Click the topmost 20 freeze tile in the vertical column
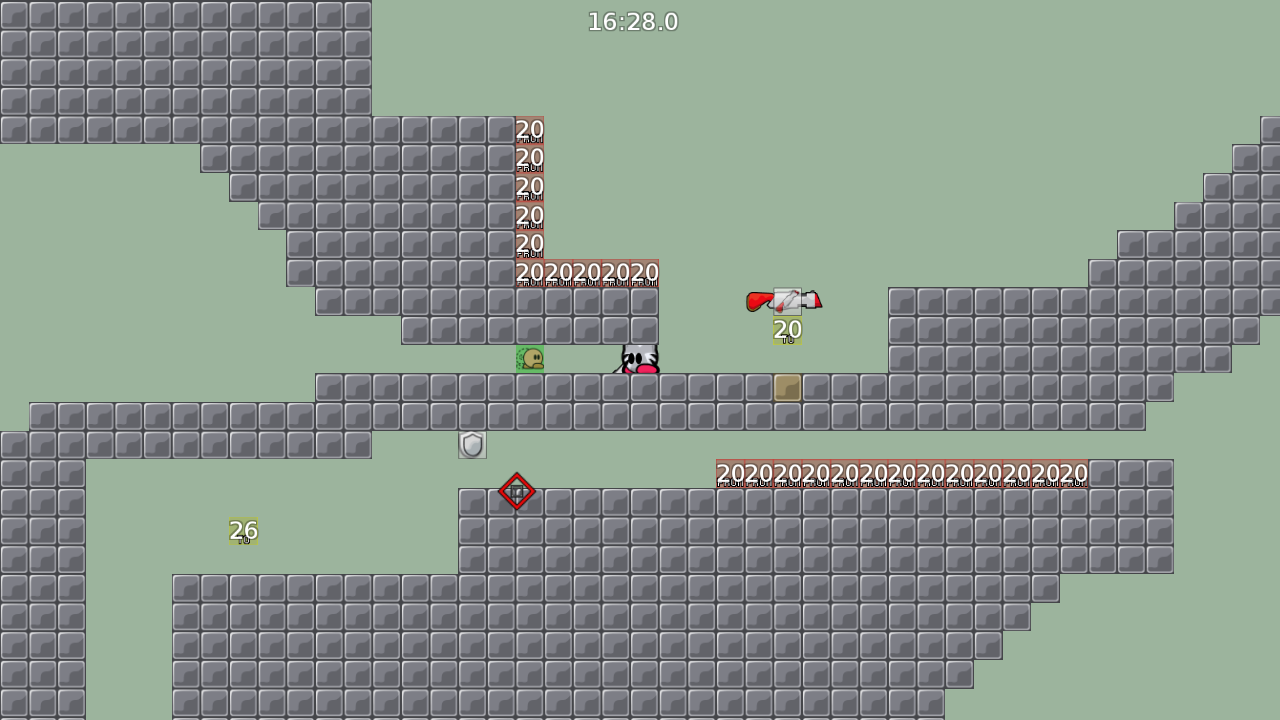 click(528, 131)
